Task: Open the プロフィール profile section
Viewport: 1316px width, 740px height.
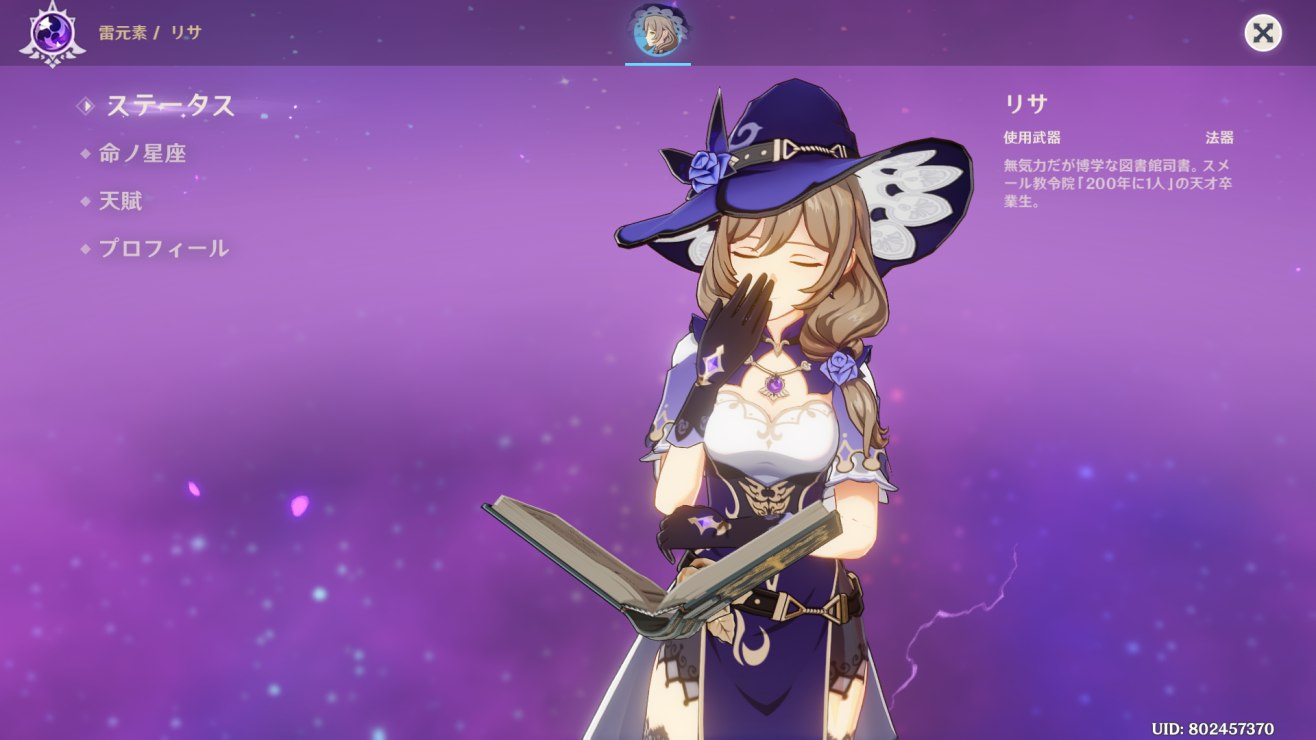Action: pos(163,248)
